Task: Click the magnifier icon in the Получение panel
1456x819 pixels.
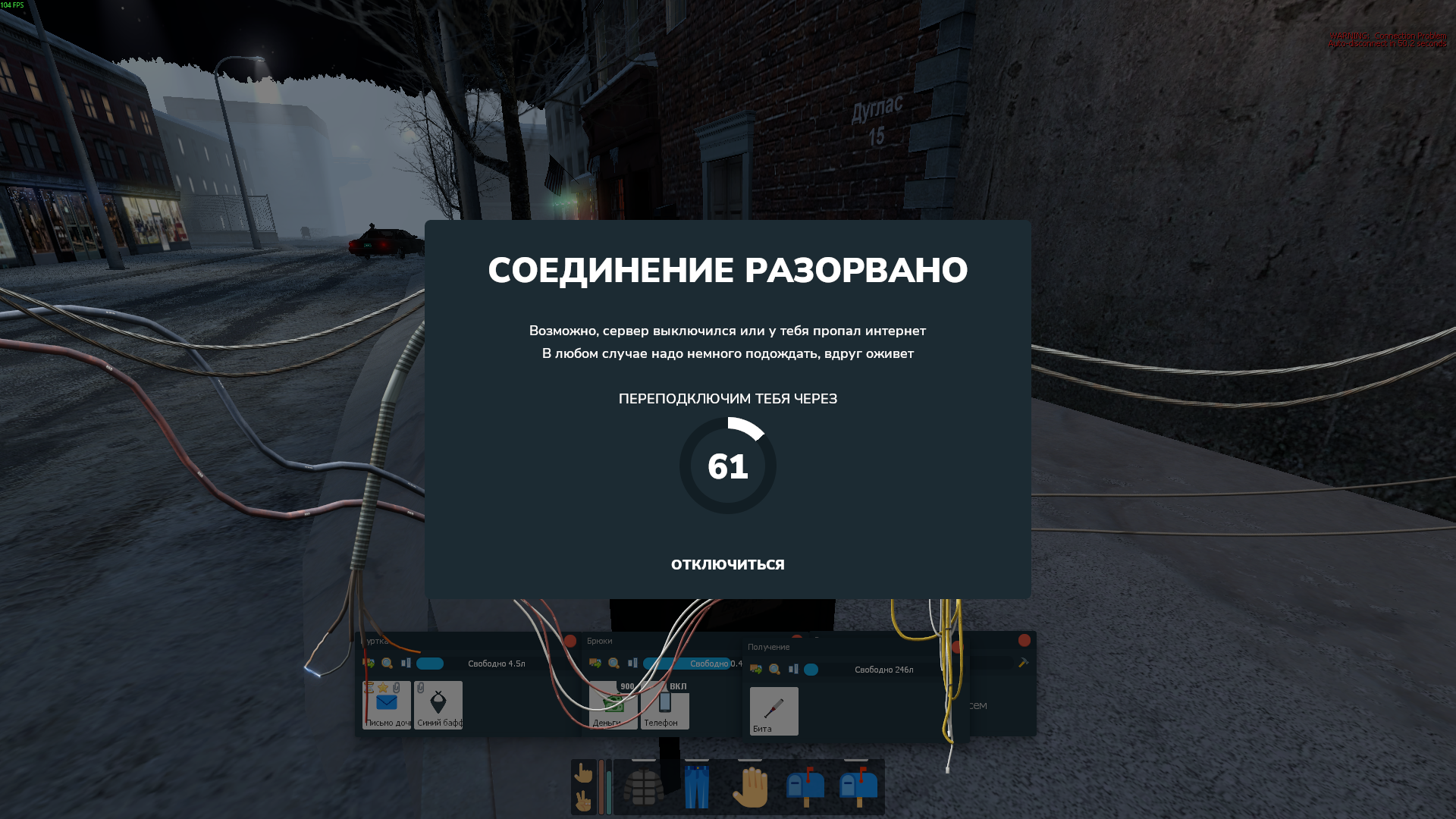Action: 774,670
